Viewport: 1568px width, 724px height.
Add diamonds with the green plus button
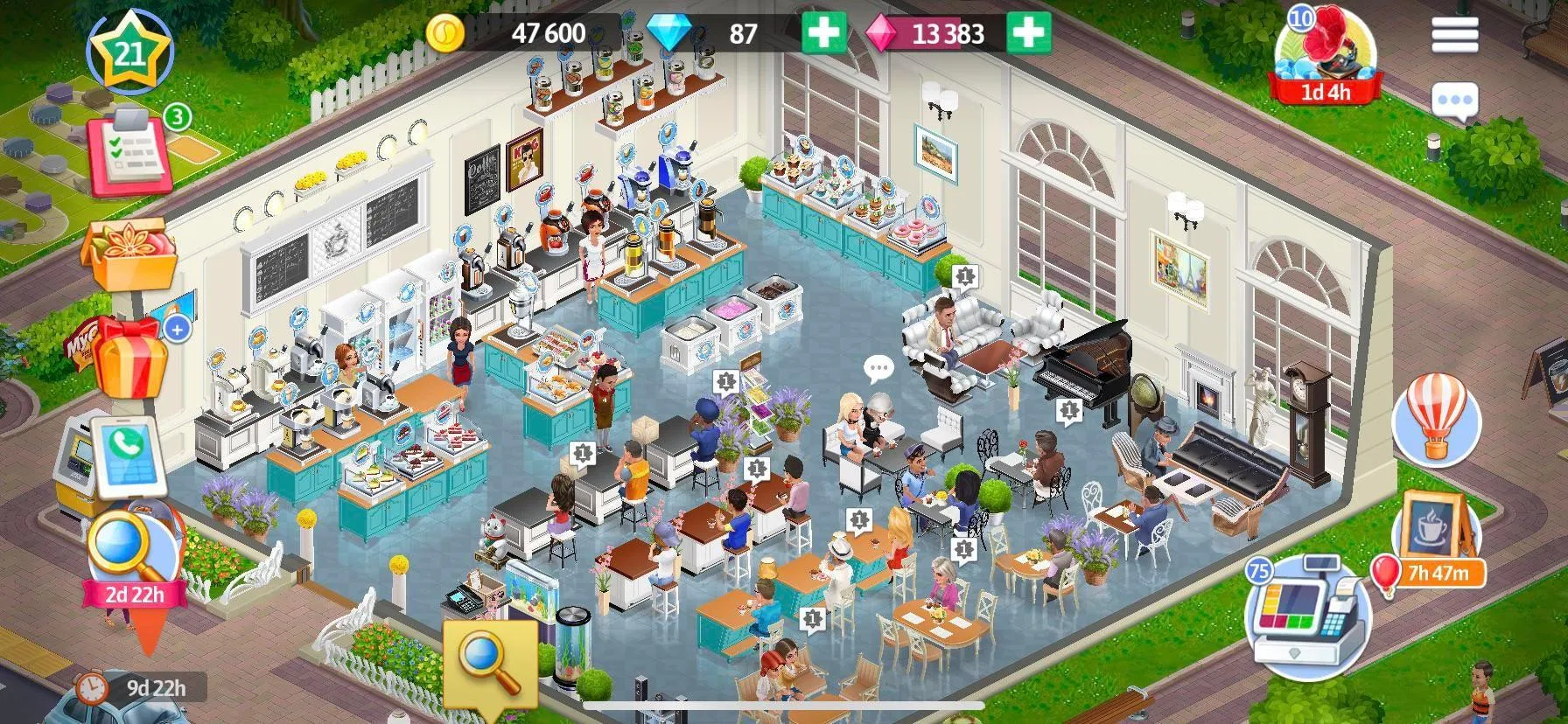click(x=825, y=35)
